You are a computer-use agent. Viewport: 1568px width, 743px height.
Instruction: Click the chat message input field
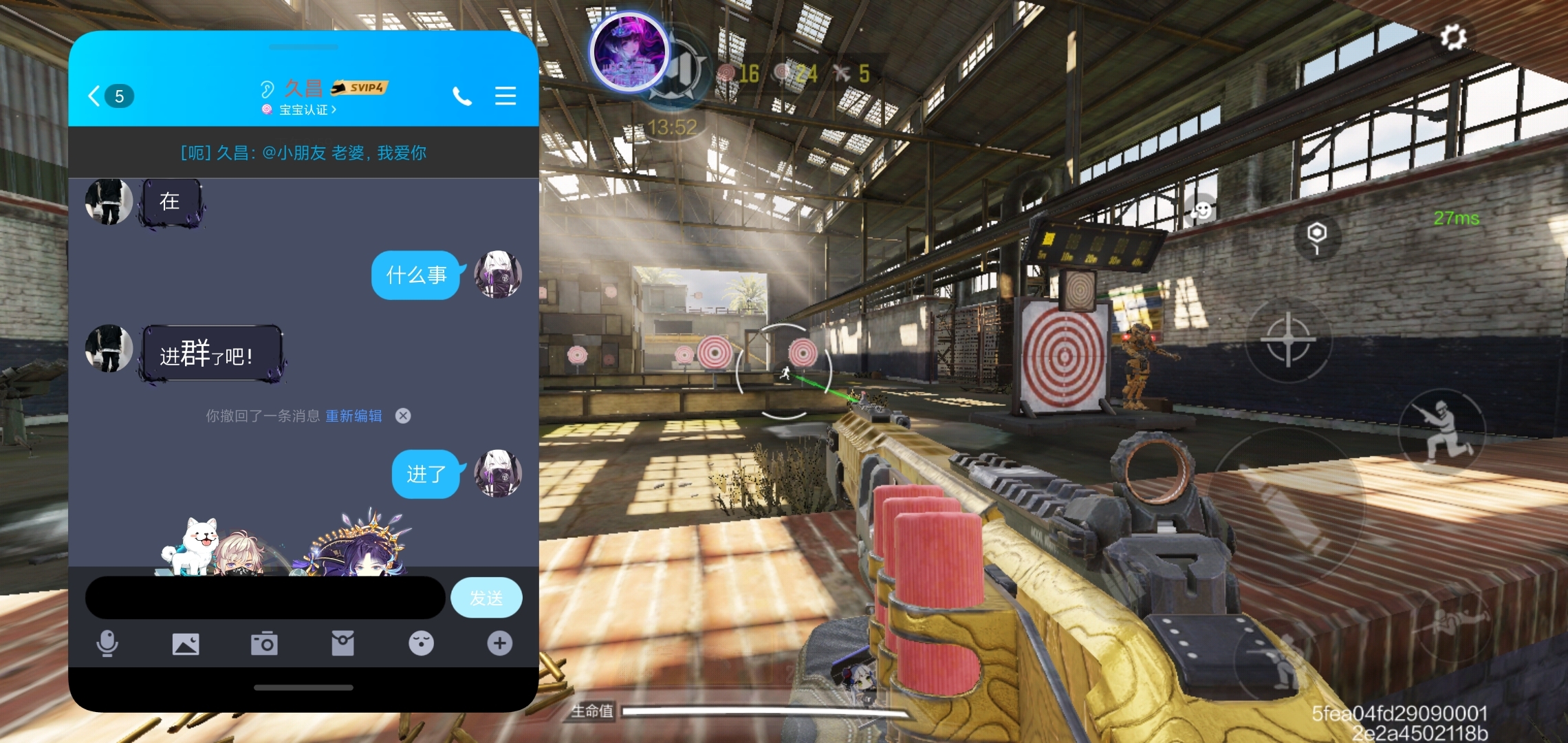pyautogui.click(x=265, y=597)
